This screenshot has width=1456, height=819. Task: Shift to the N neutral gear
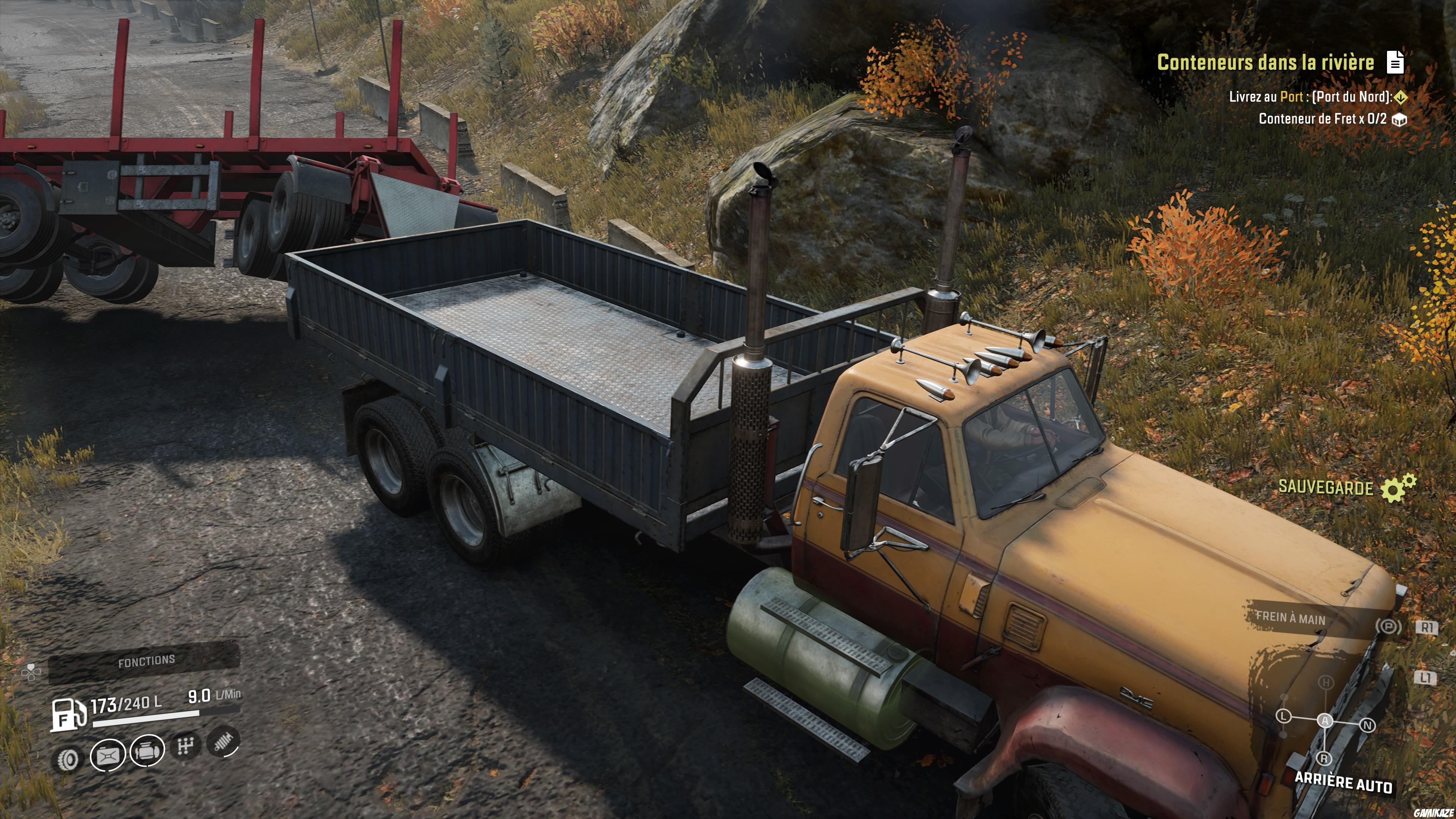[x=1367, y=725]
